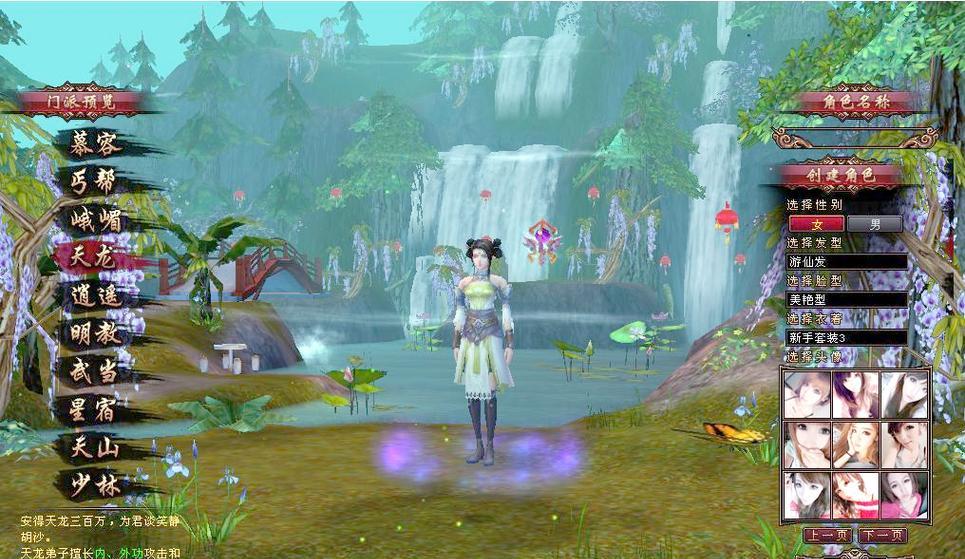
Task: Select the 明教 sect
Action: click(x=96, y=335)
